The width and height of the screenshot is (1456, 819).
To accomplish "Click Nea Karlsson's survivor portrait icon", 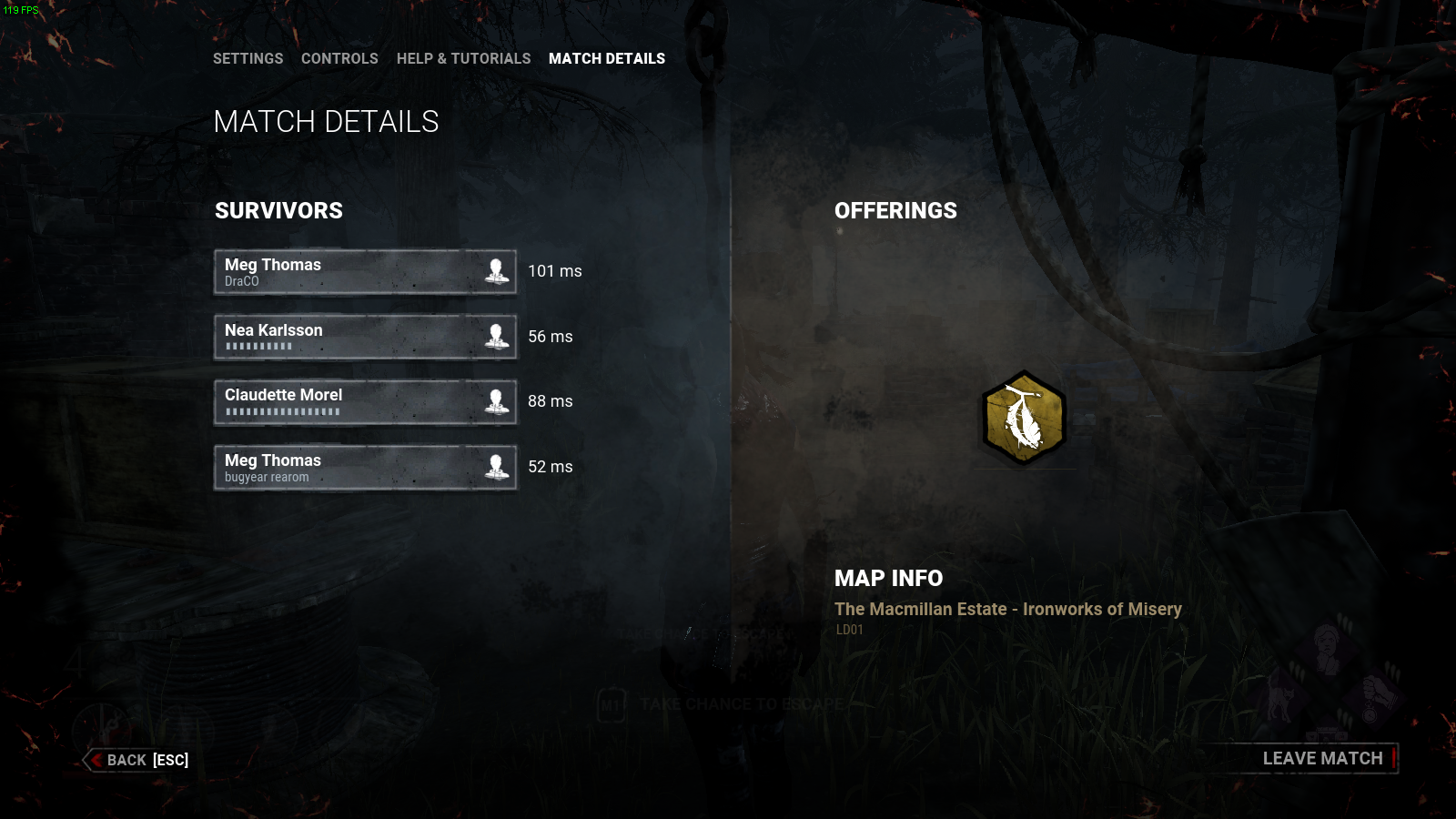I will tap(497, 337).
